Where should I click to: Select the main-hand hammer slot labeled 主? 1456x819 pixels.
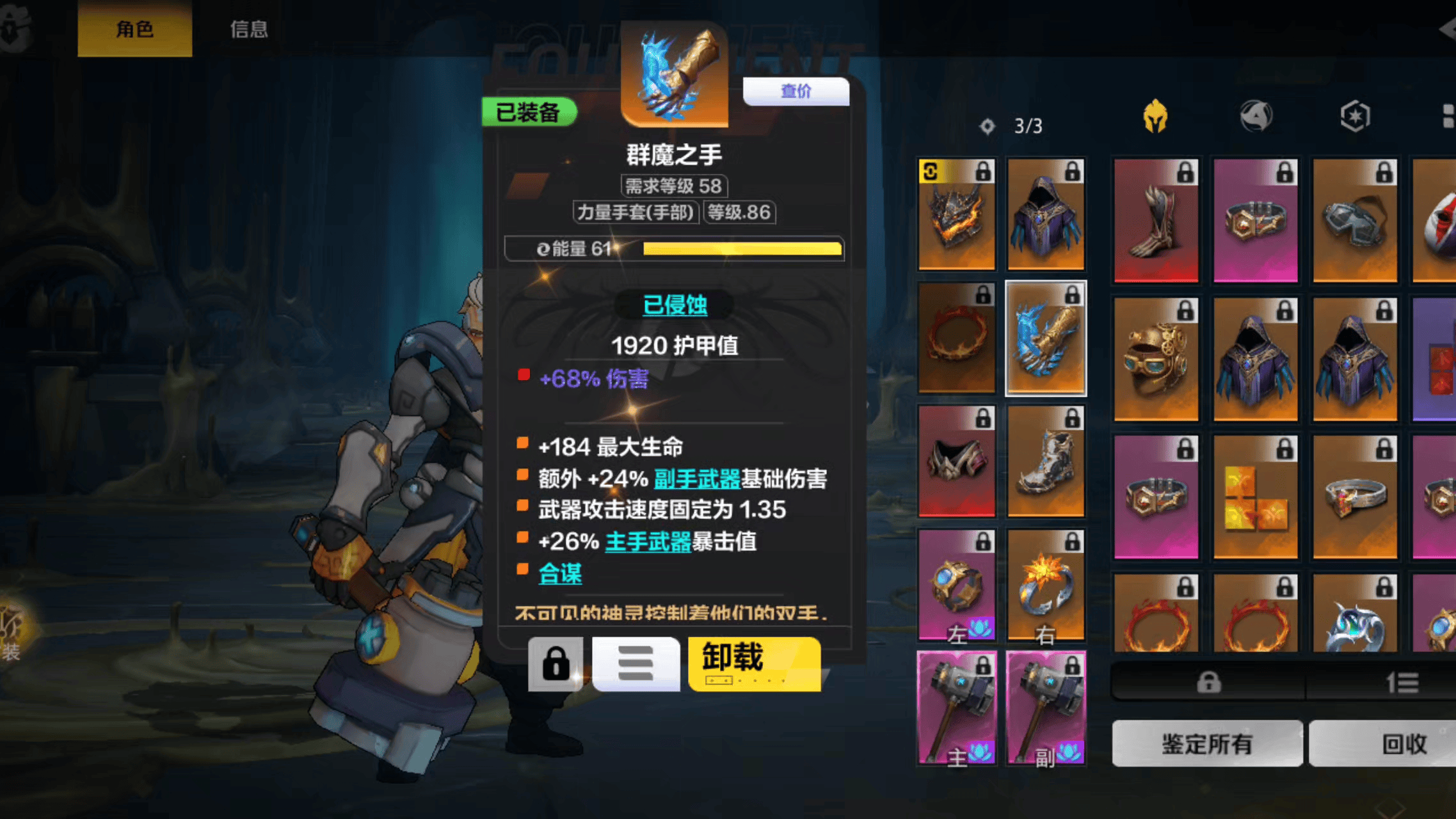[957, 708]
